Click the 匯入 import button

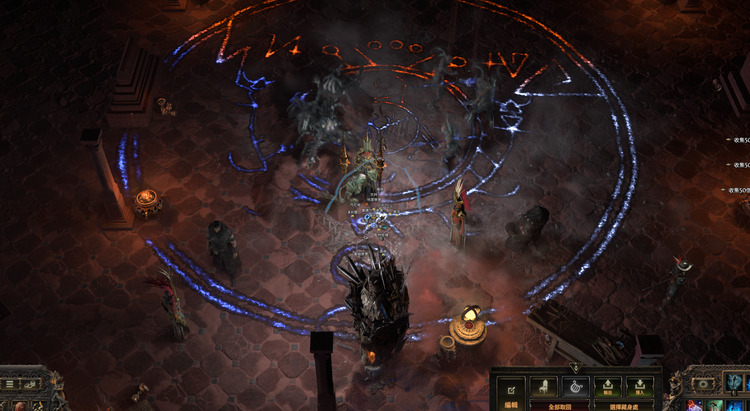pyautogui.click(x=638, y=388)
